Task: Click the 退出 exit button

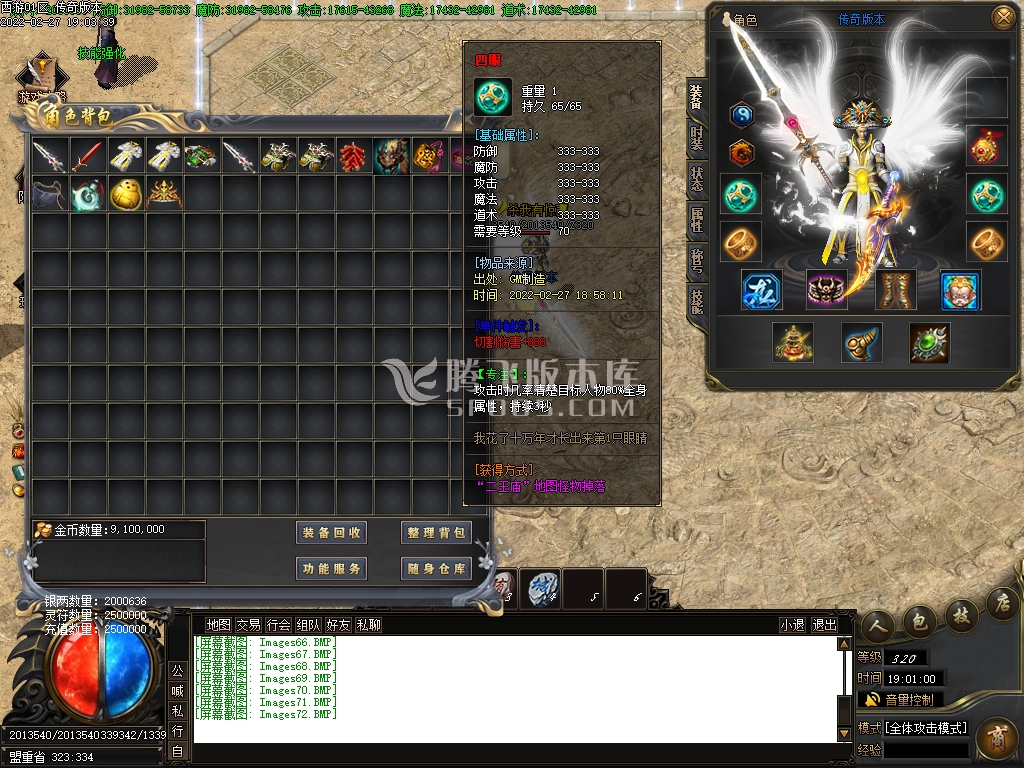Action: (824, 625)
